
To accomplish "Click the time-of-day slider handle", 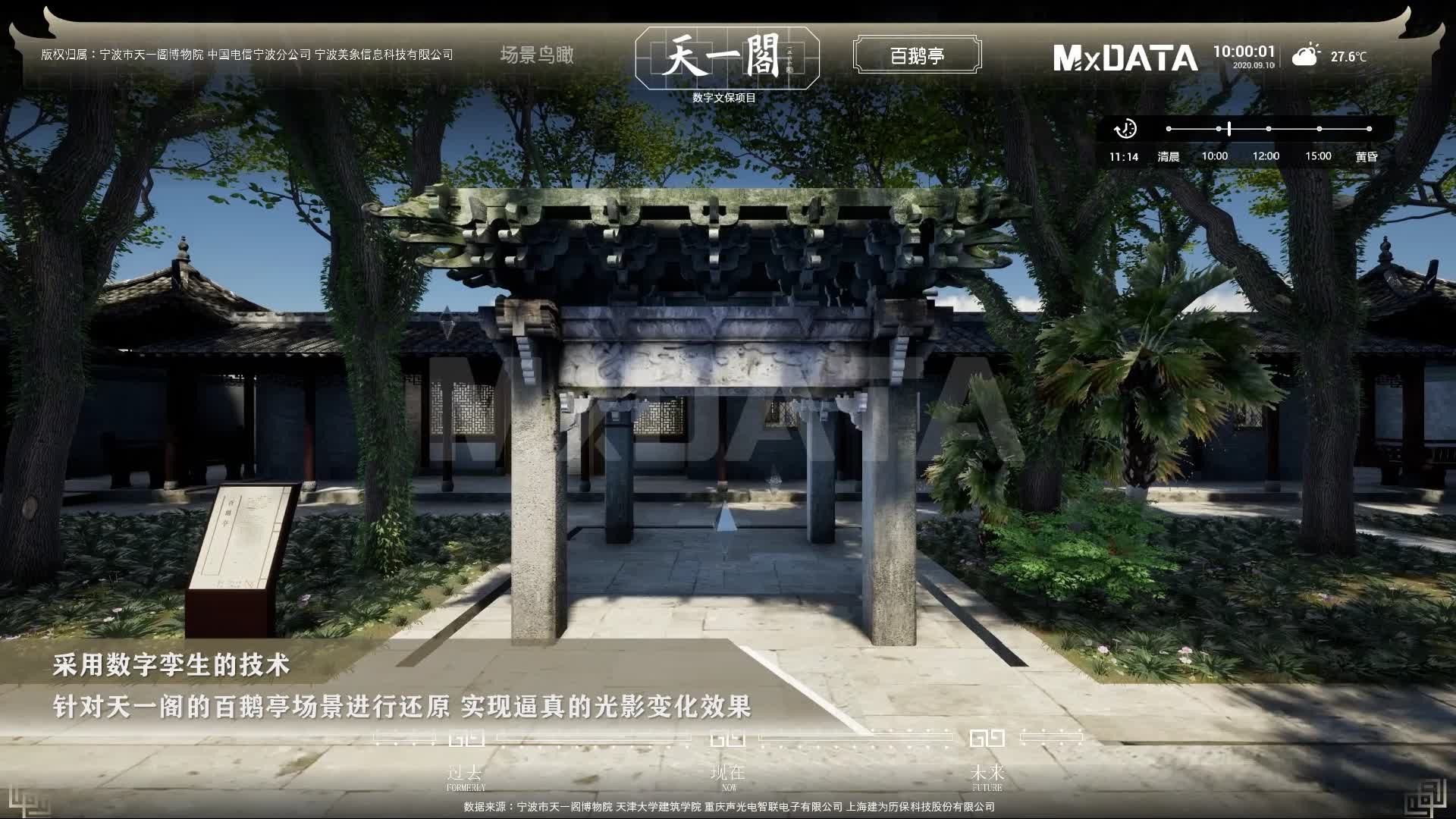I will (1229, 129).
